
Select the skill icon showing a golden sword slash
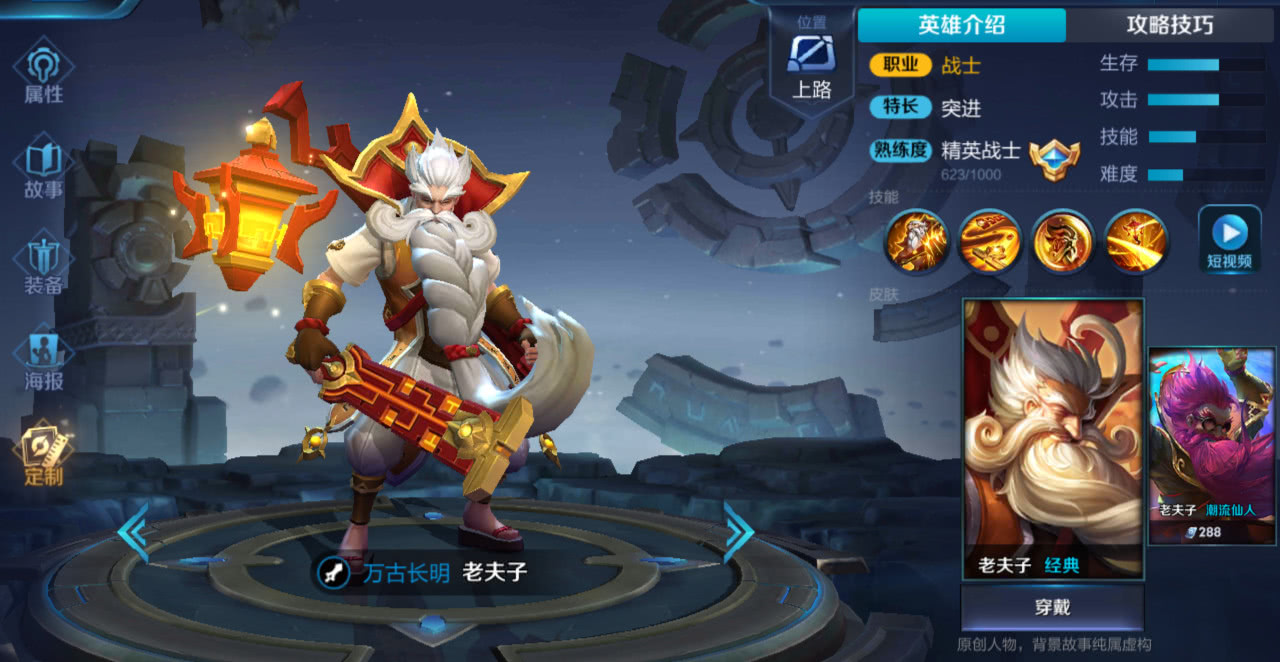coord(989,241)
